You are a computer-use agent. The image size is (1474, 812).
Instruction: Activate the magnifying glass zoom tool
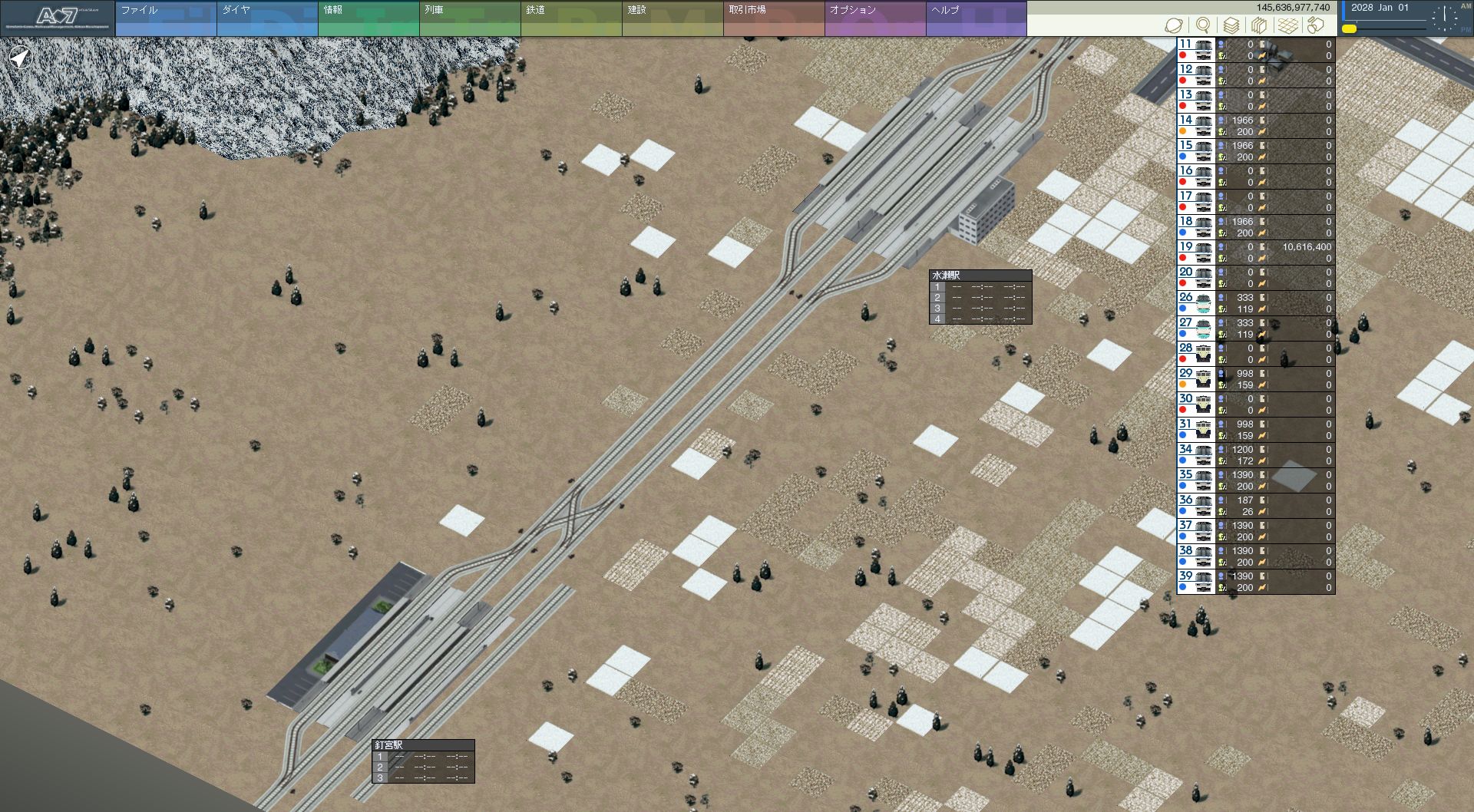(x=1203, y=25)
